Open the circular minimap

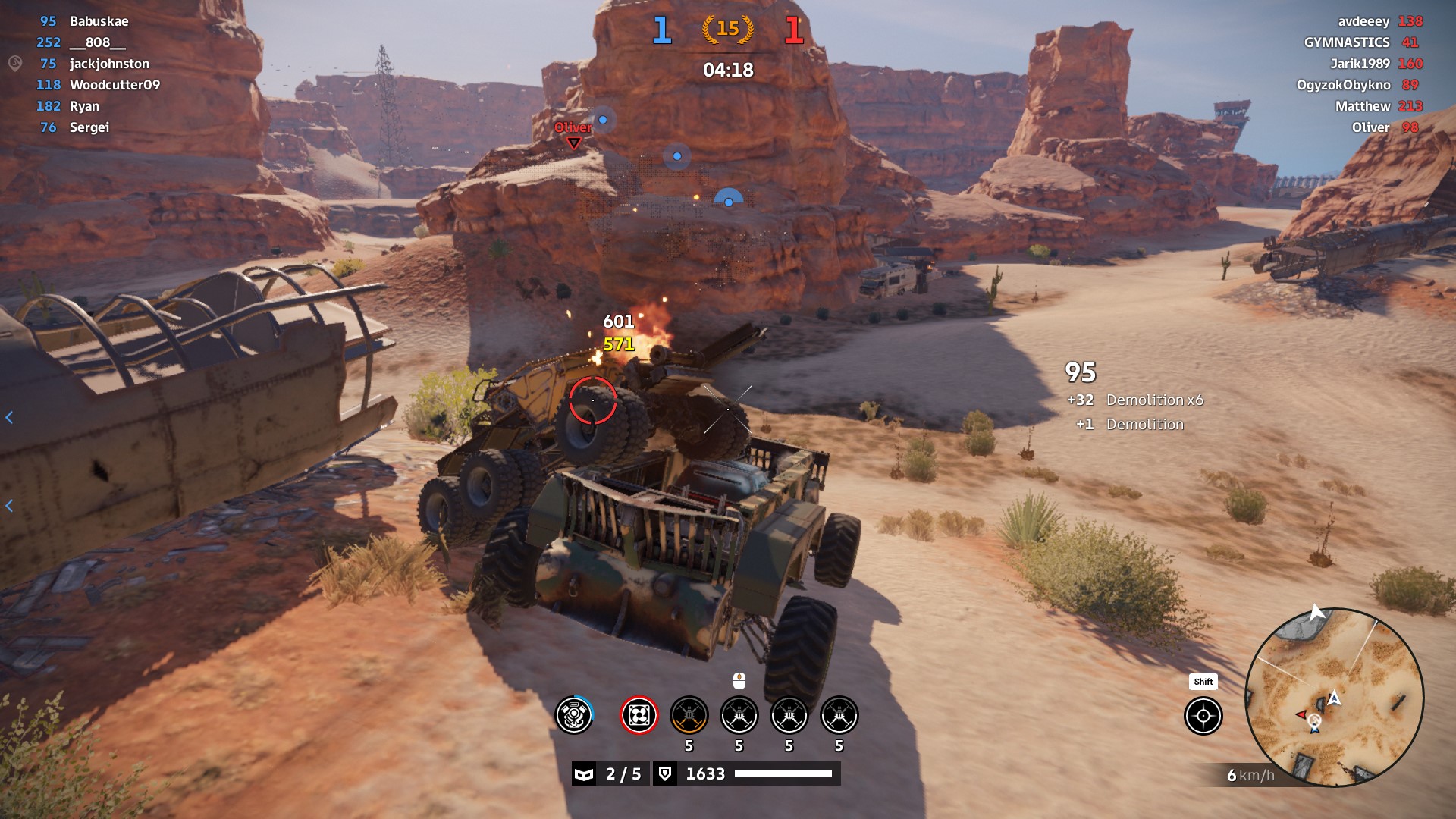[x=1334, y=697]
